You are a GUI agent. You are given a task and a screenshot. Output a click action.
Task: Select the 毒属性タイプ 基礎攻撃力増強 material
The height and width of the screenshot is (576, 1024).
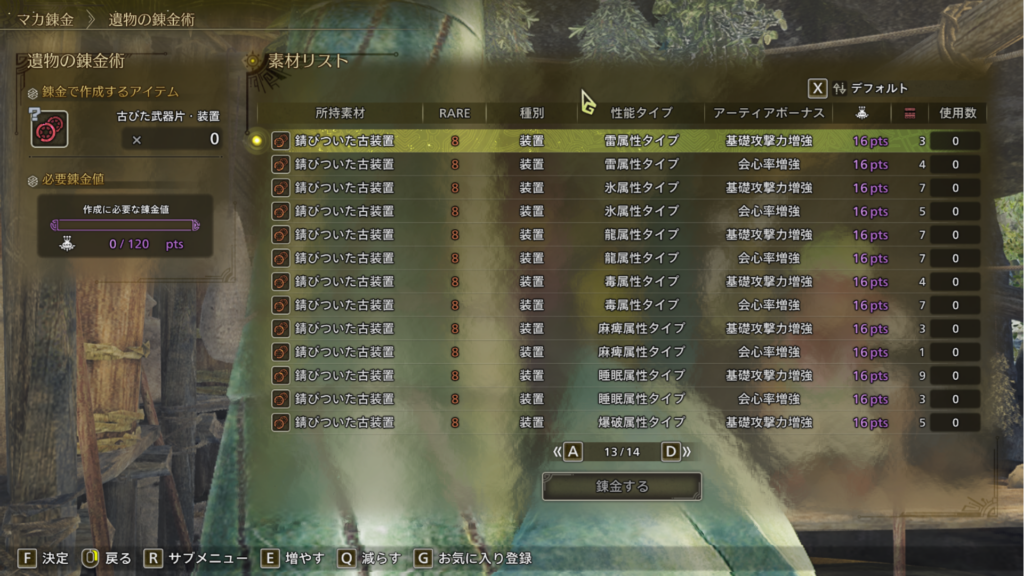coord(620,282)
